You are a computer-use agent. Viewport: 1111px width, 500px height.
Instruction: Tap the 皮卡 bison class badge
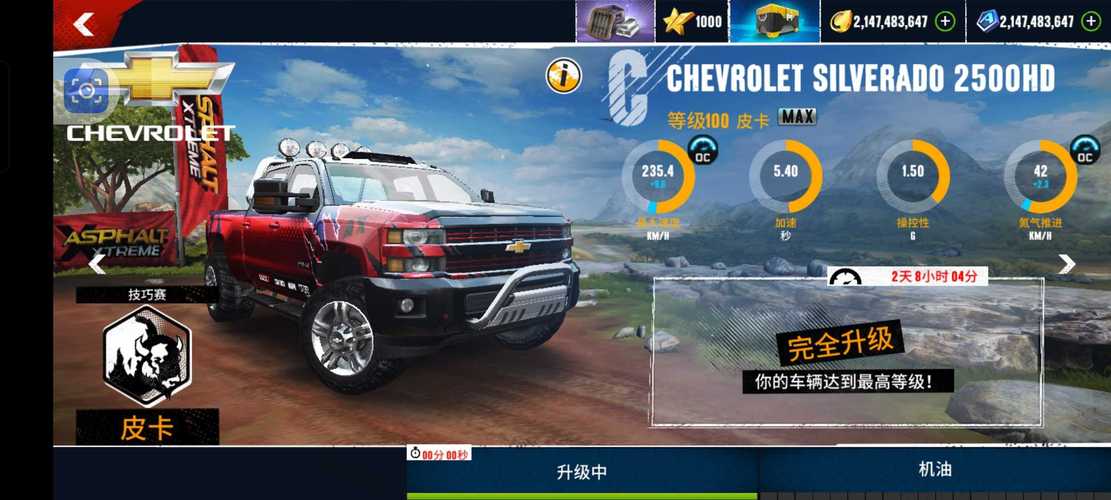coord(146,356)
